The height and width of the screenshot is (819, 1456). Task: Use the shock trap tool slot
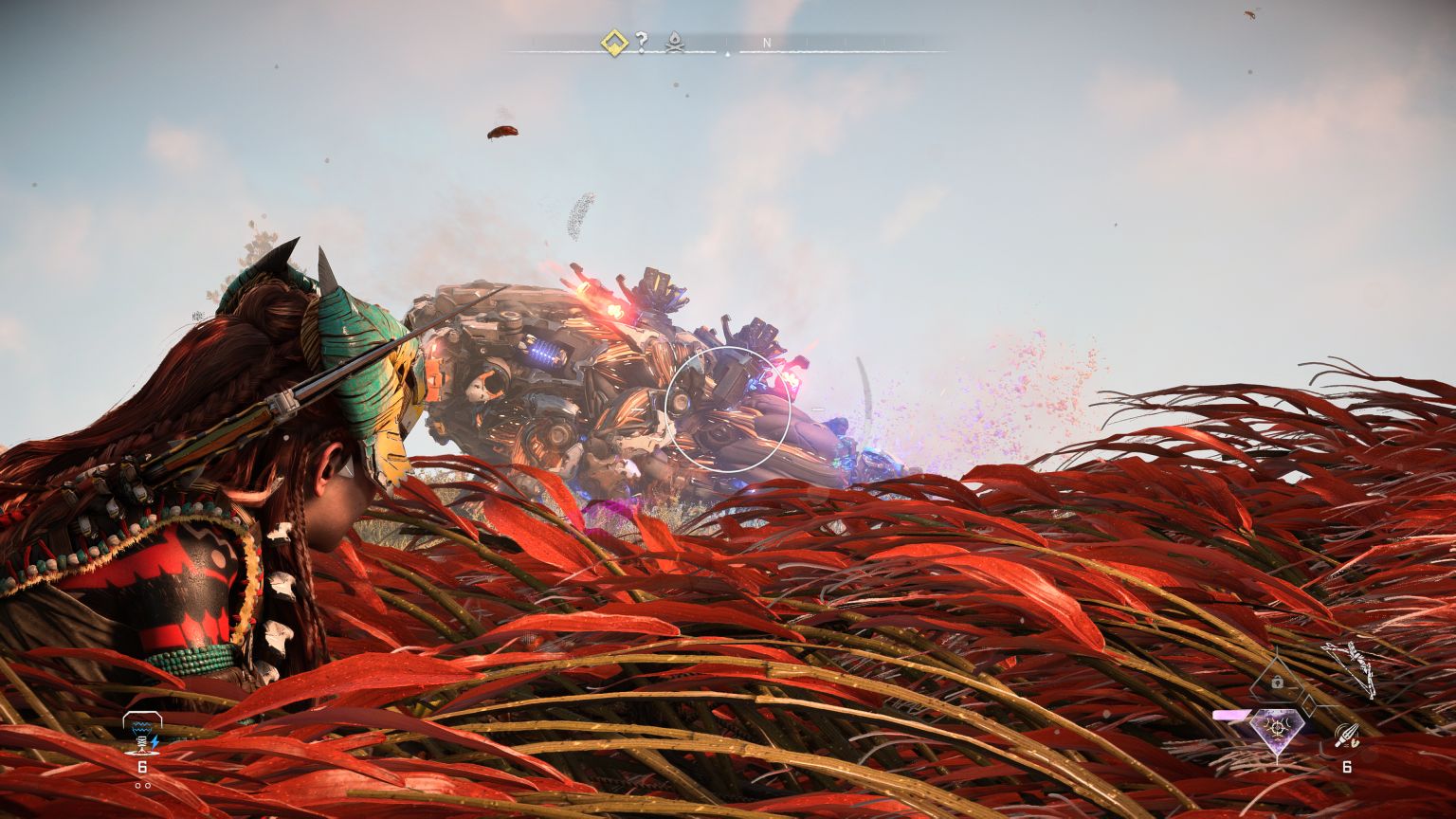pos(142,732)
